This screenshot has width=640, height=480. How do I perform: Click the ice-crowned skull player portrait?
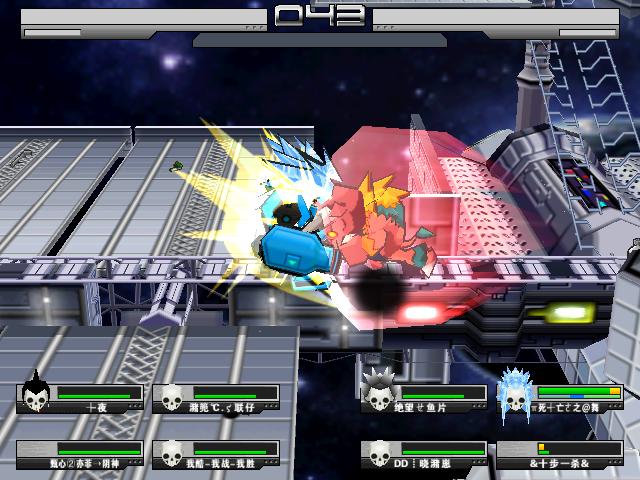point(515,395)
